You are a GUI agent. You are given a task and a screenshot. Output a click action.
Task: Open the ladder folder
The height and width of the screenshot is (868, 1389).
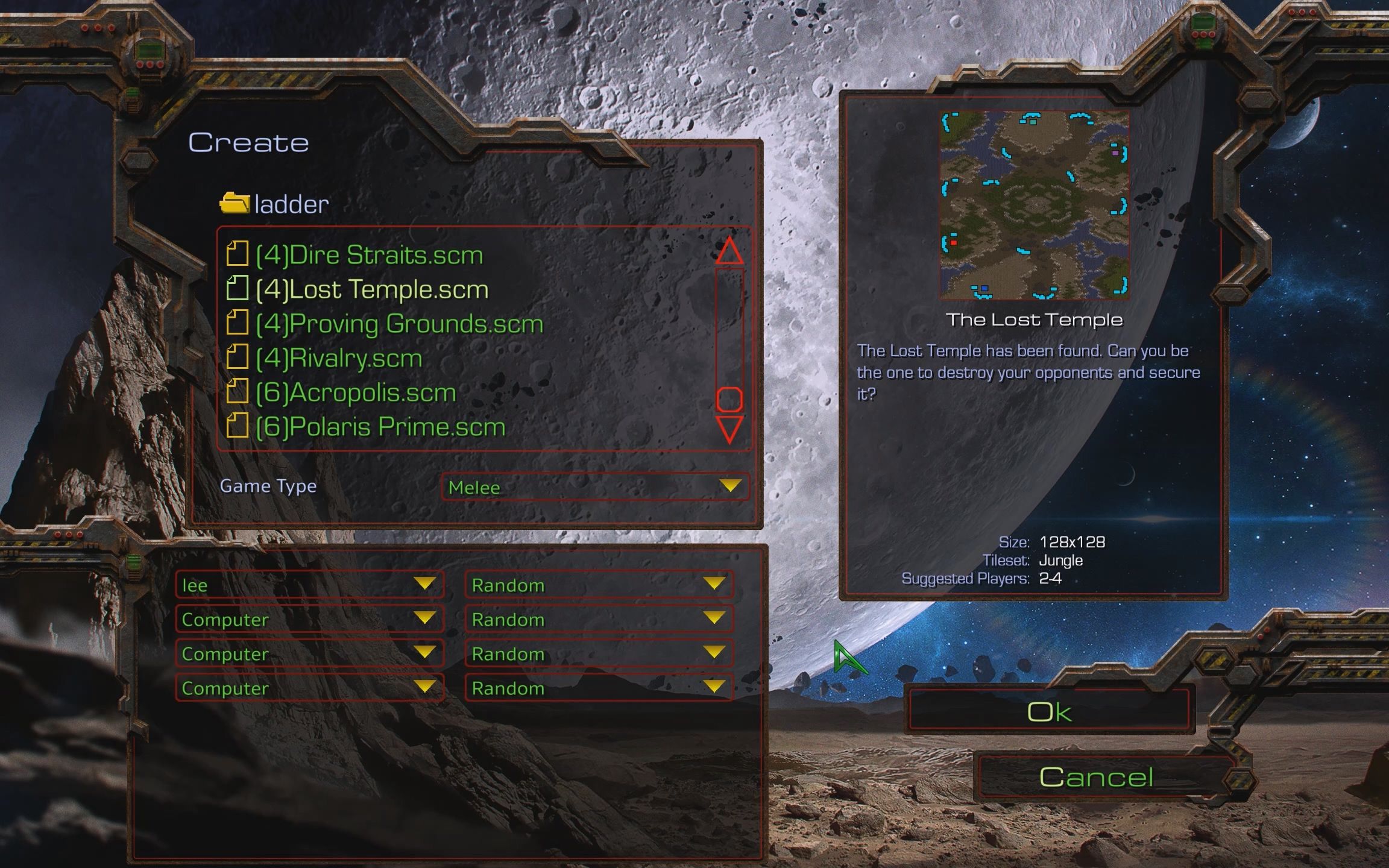(275, 204)
